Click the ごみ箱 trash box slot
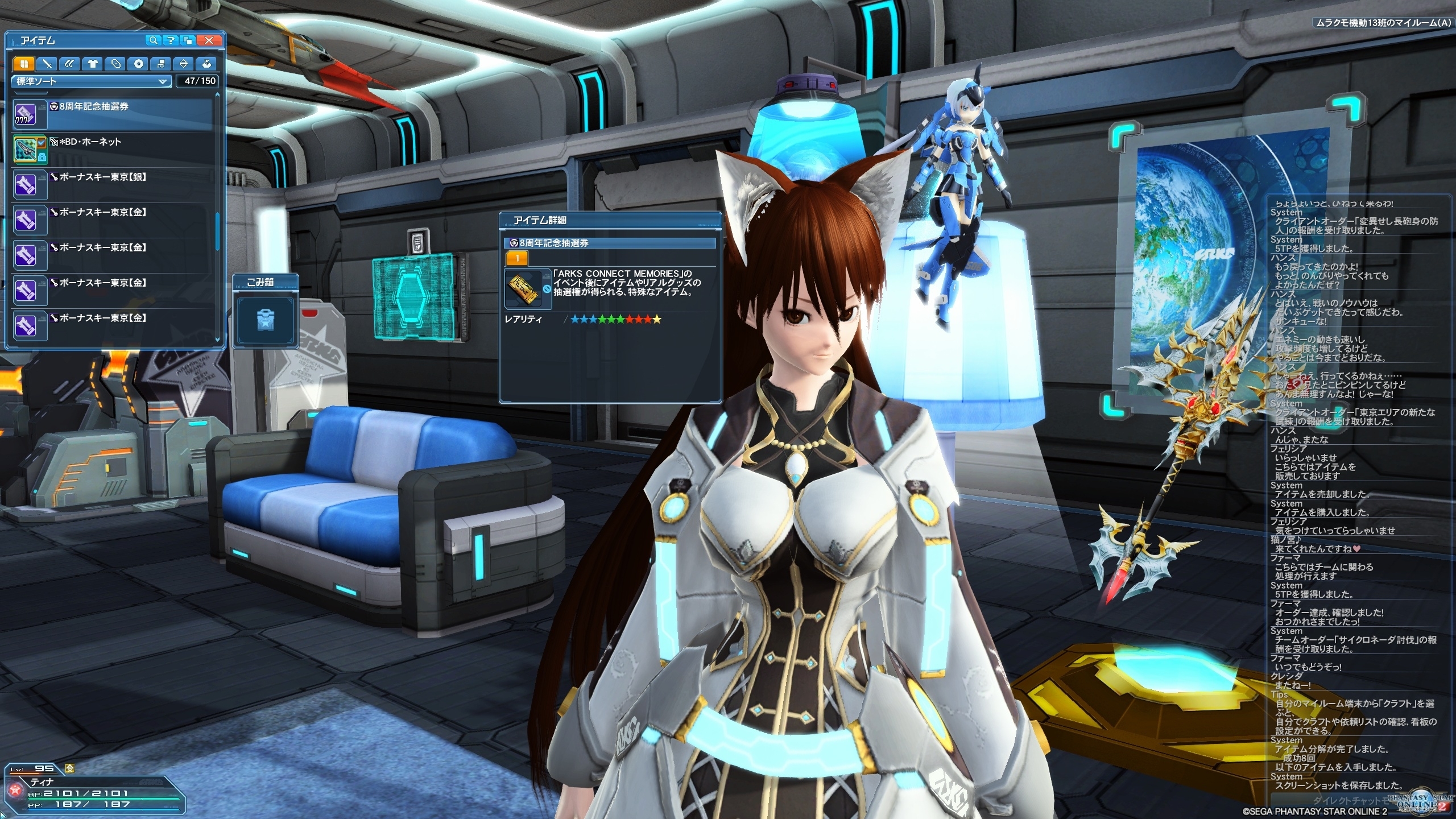Viewport: 1456px width, 819px height. 265,319
